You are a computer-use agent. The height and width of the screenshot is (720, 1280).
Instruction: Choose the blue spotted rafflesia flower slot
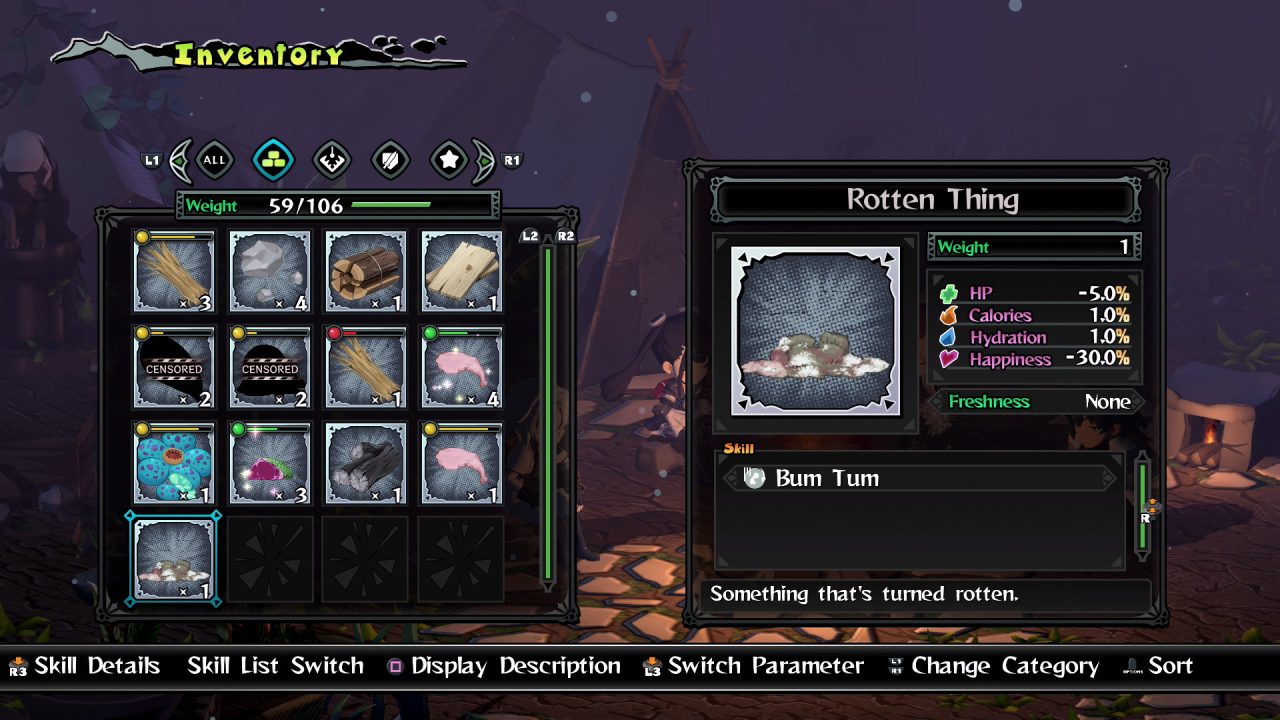(174, 463)
